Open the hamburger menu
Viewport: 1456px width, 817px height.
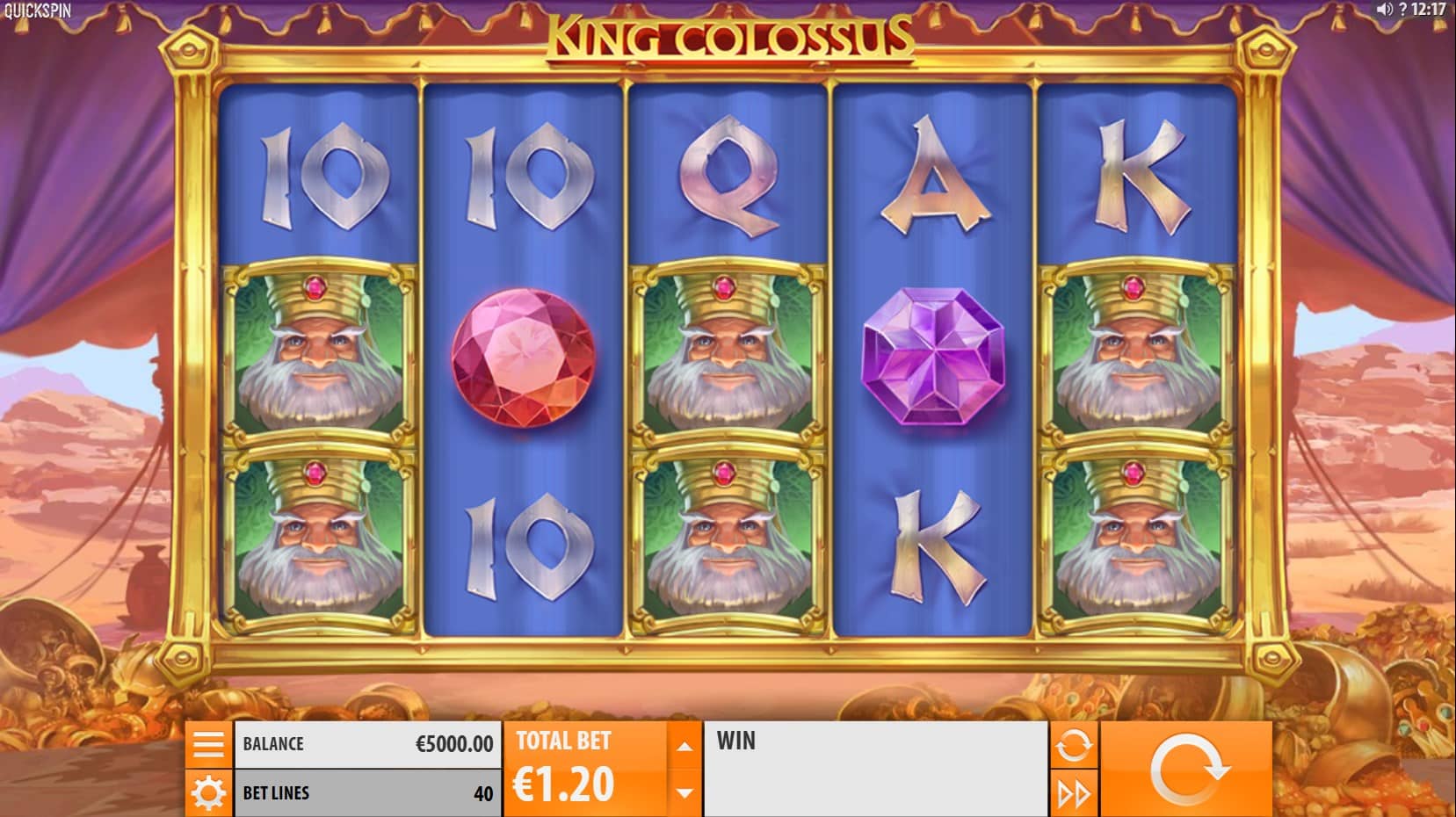tap(208, 744)
